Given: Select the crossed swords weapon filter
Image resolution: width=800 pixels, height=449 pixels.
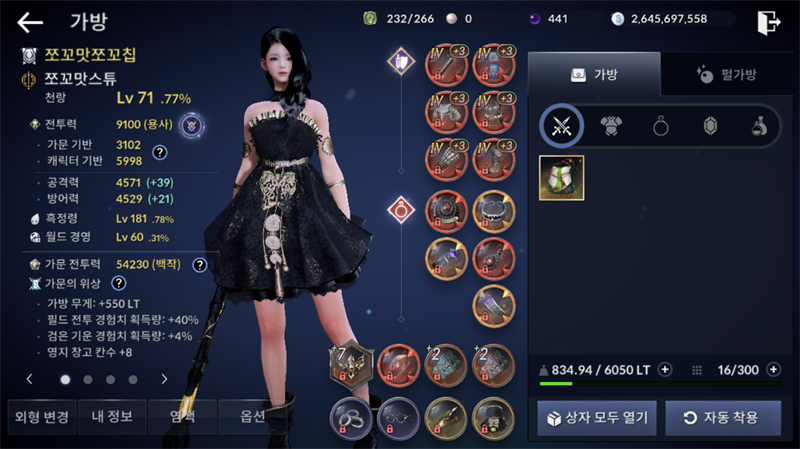Looking at the screenshot, I should (x=562, y=125).
